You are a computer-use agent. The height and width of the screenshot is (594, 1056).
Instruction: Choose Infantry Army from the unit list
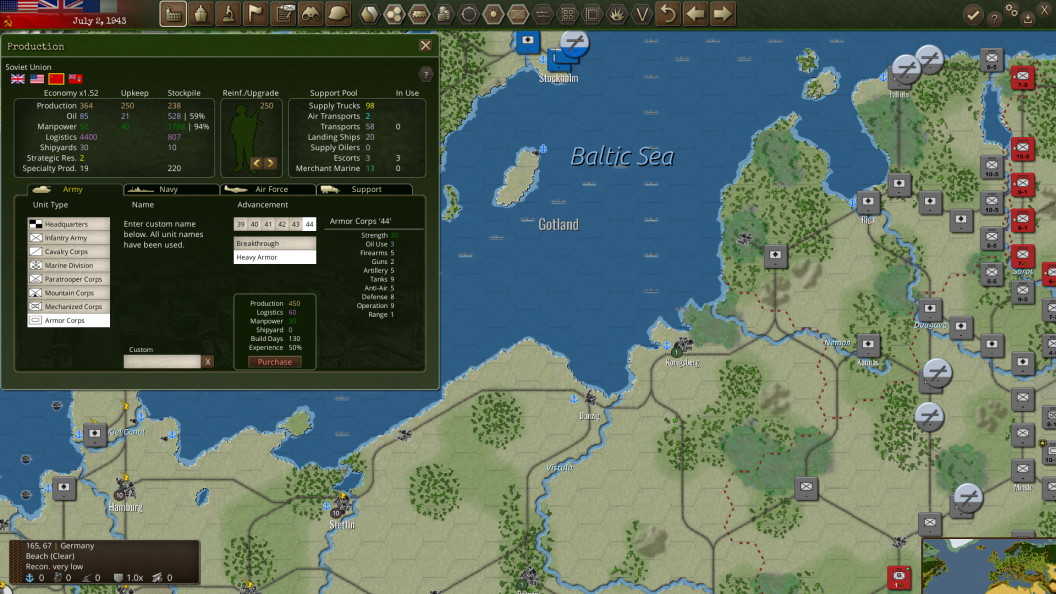(x=68, y=238)
